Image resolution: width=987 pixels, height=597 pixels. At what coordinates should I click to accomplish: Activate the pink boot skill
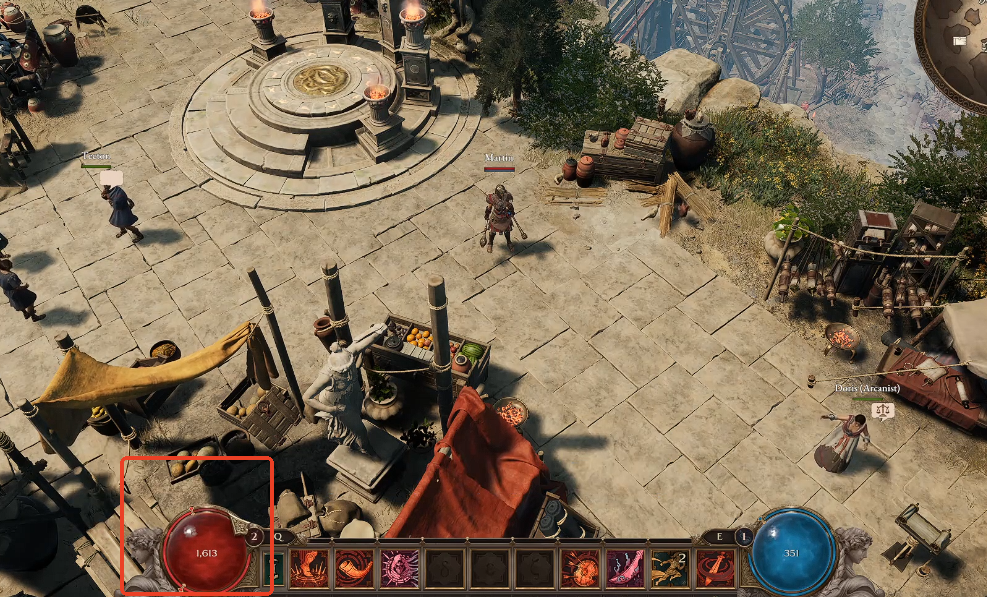[x=625, y=568]
